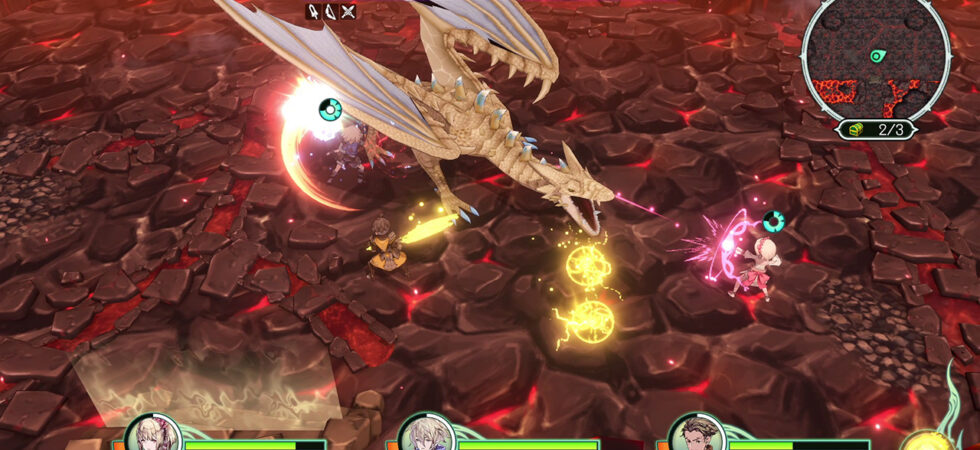Click the crossed swords weakness icon
Viewport: 980px width, 450px height.
point(347,12)
